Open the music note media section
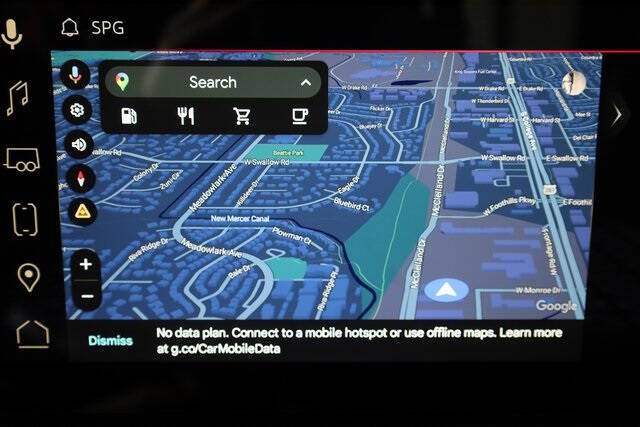Screen dimensions: 640x427 tap(17, 99)
